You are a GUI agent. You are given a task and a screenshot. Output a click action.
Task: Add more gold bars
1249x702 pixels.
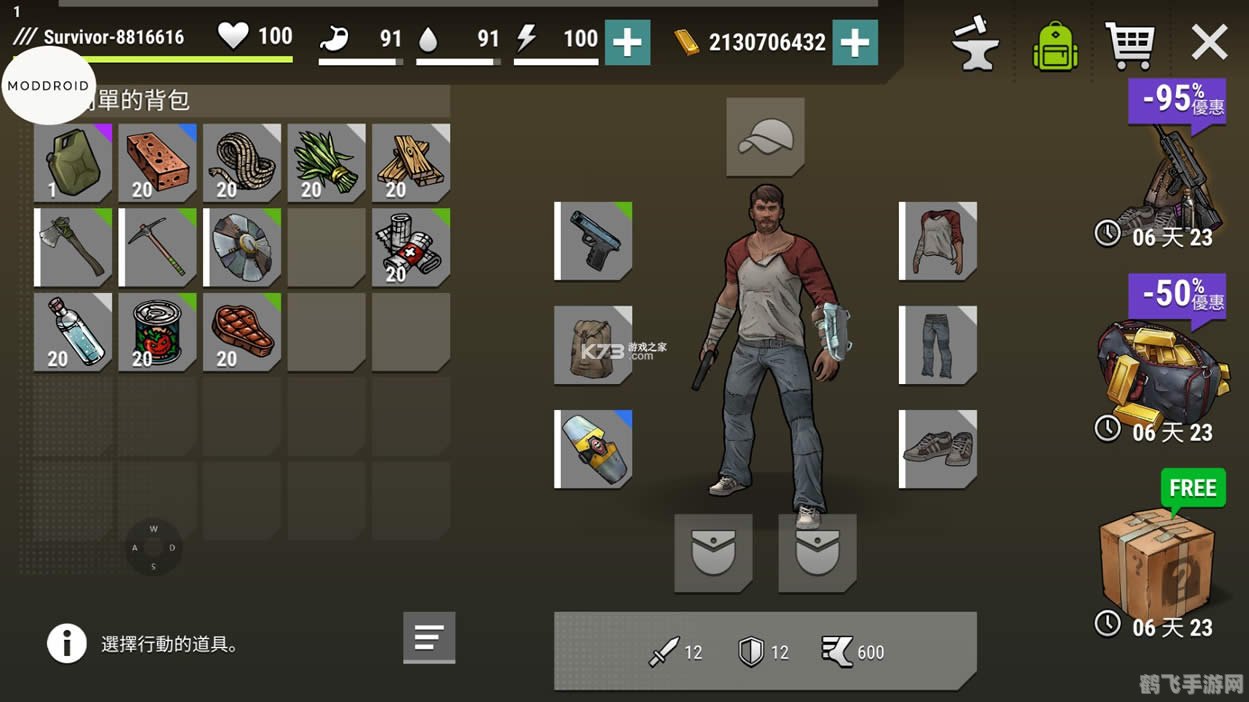(855, 42)
